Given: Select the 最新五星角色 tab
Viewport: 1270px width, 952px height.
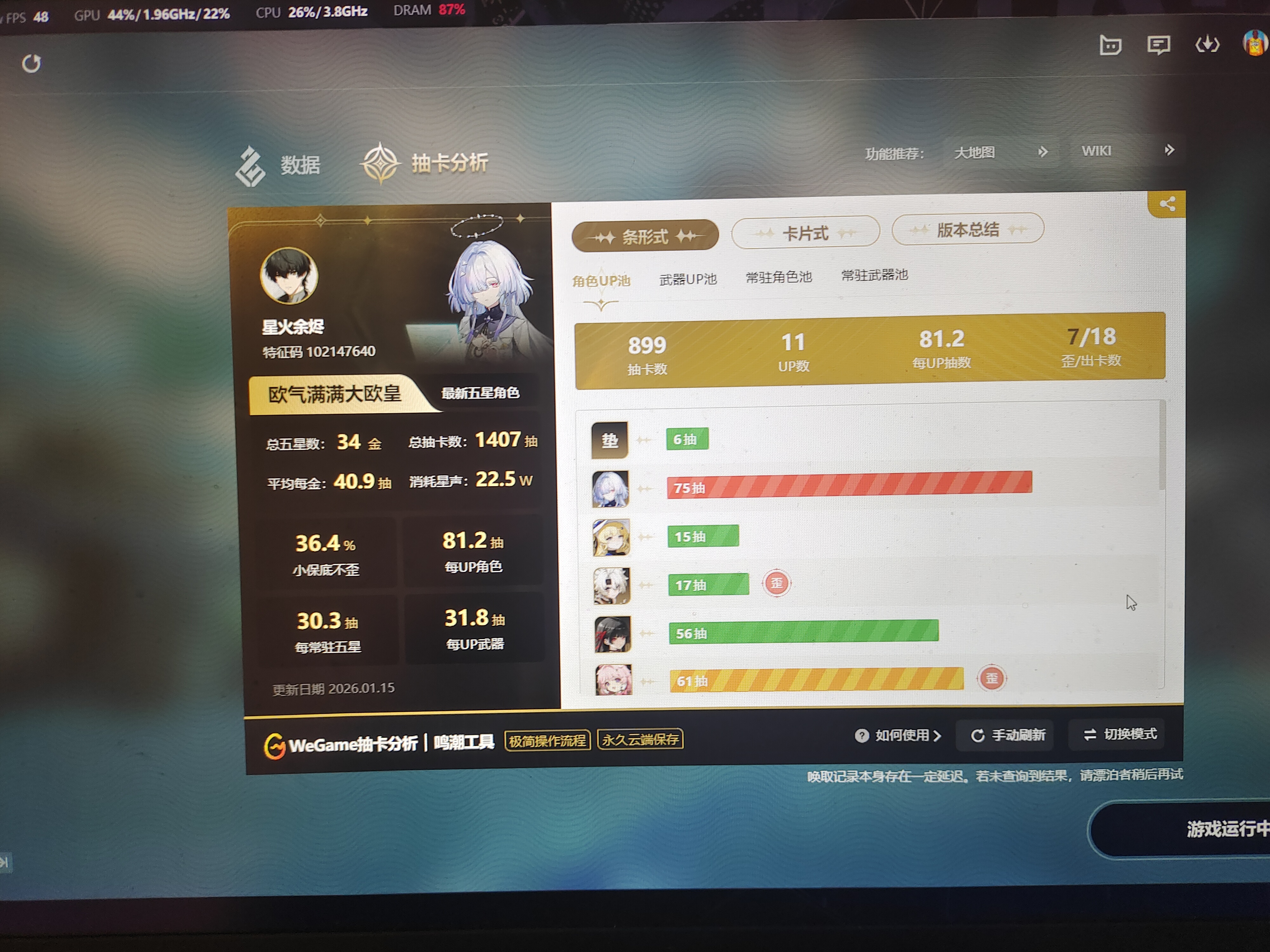Looking at the screenshot, I should pos(480,393).
